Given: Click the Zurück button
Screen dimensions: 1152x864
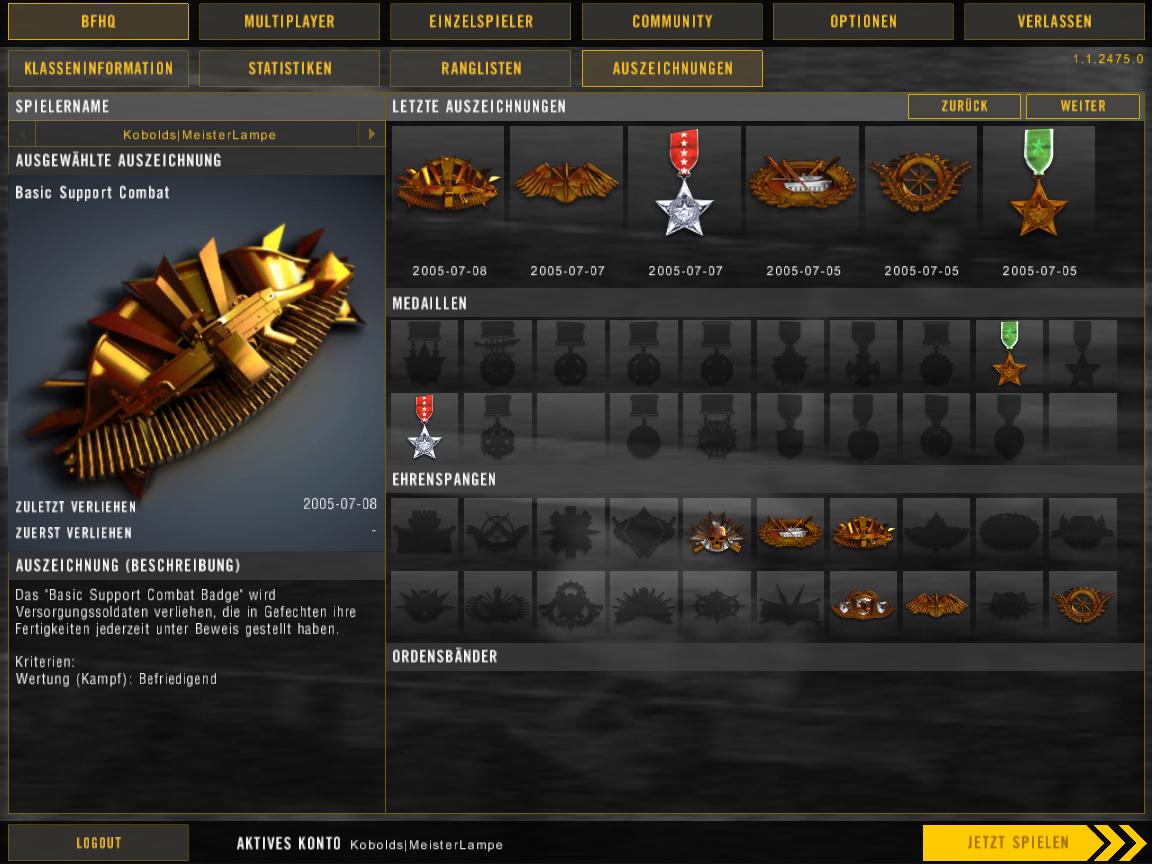Looking at the screenshot, I should click(x=964, y=106).
